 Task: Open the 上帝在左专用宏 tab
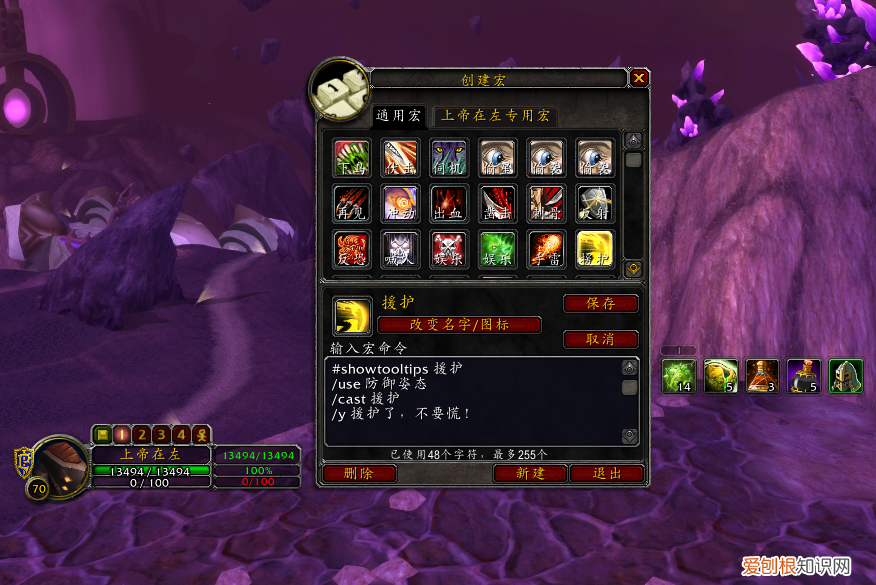[496, 116]
